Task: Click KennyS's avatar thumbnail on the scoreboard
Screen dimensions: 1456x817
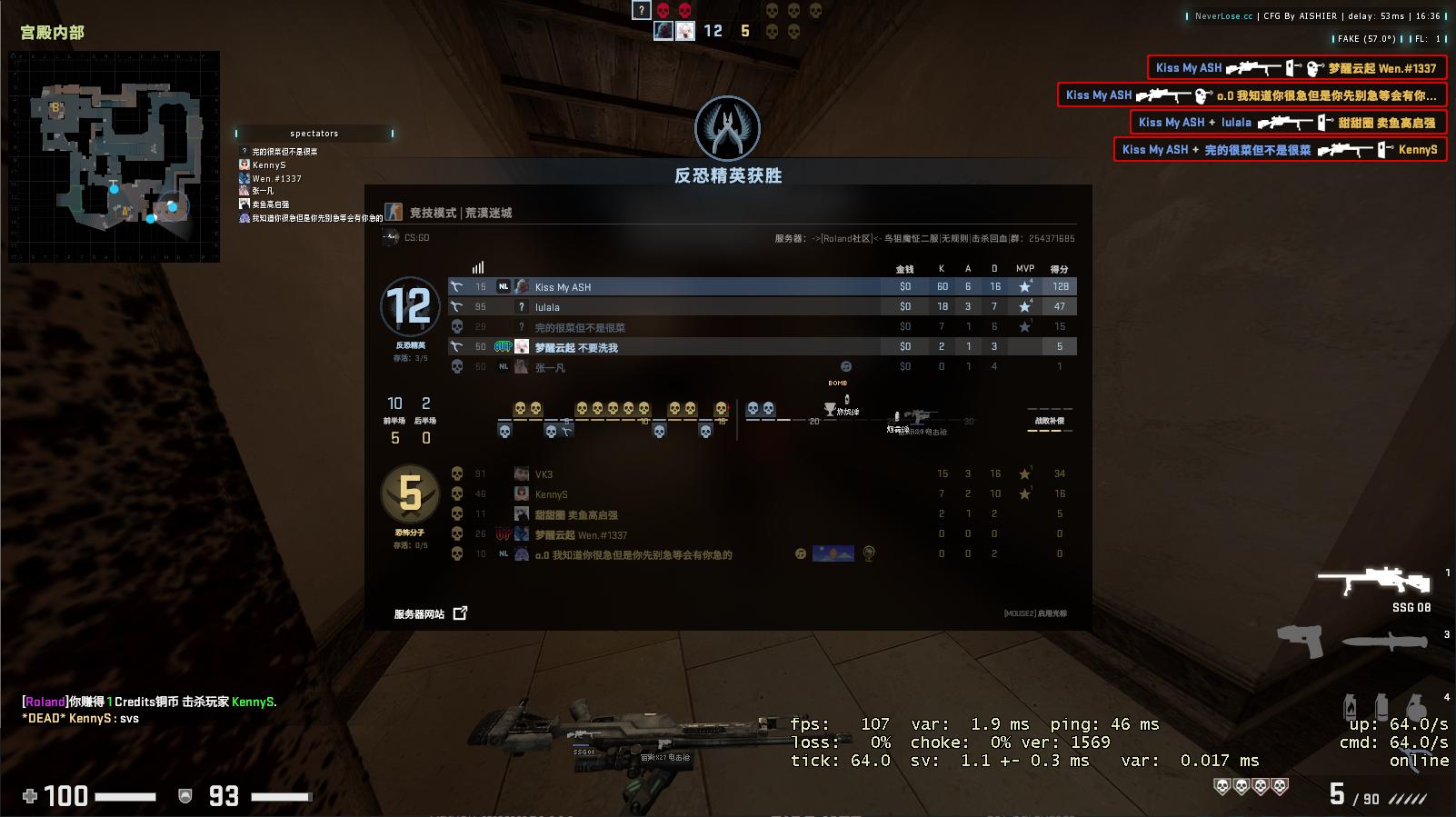Action: point(522,493)
